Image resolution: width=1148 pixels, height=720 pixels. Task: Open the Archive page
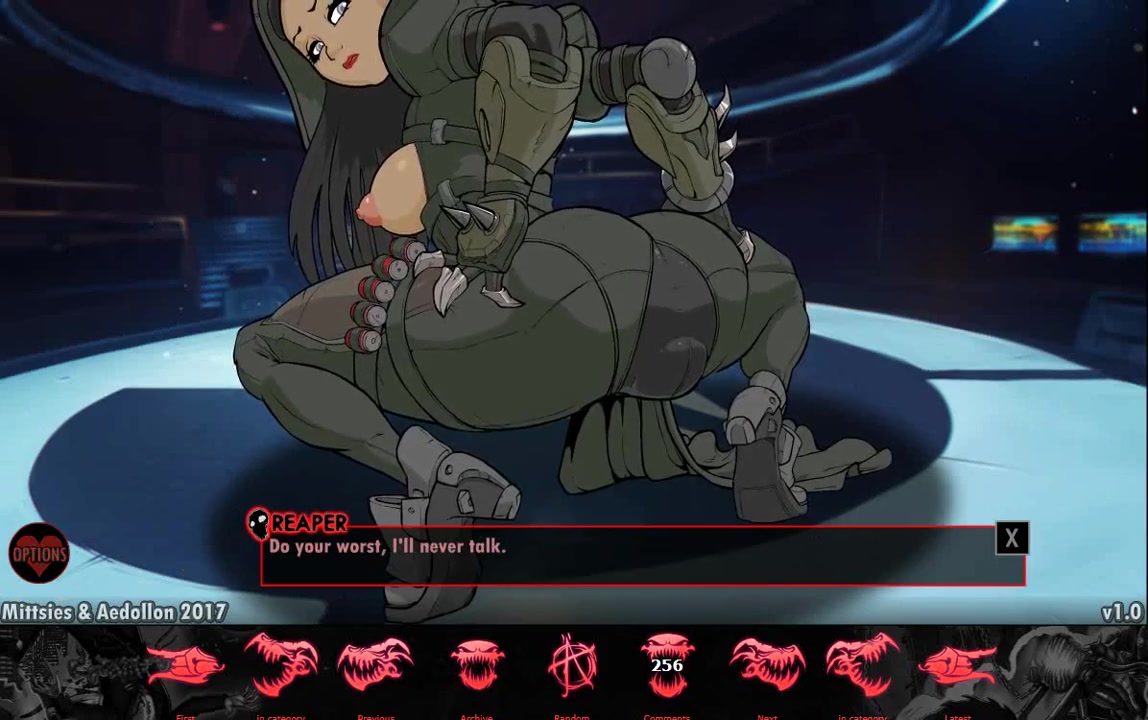tap(477, 666)
